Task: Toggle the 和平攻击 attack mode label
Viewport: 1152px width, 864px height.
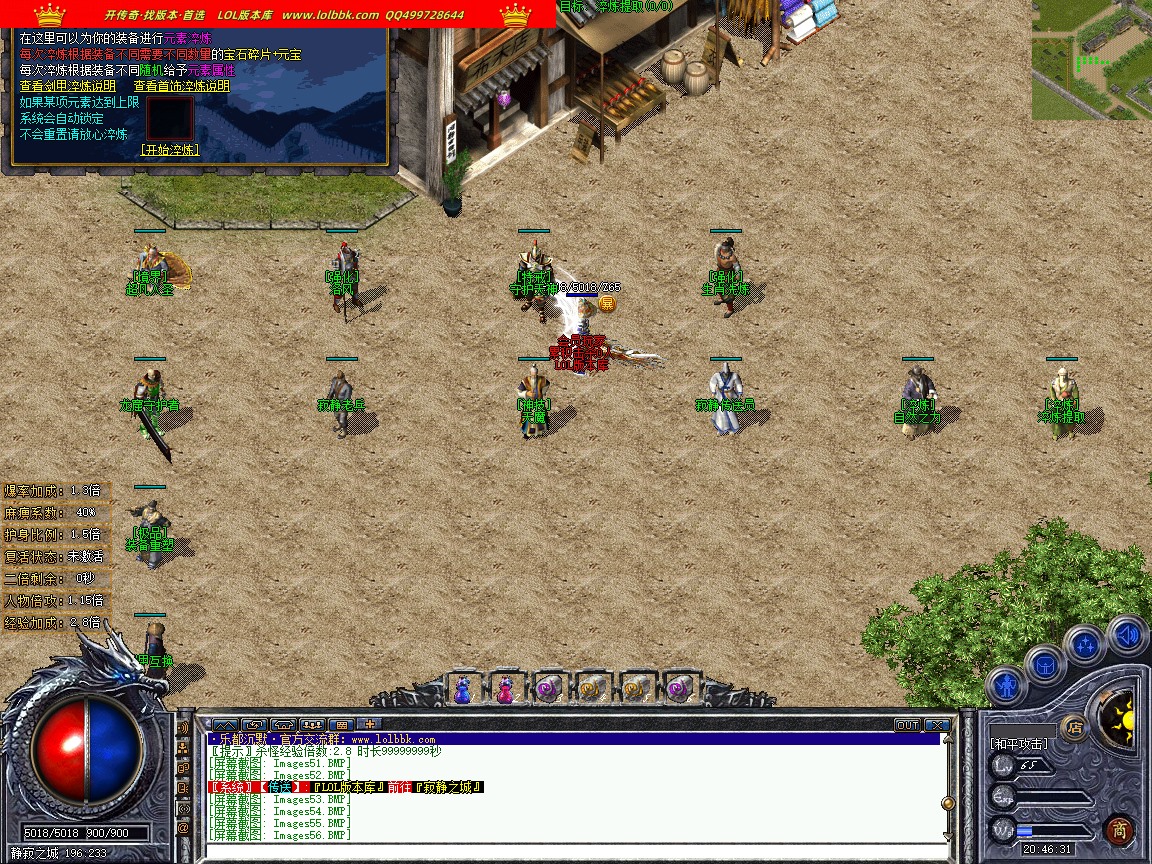Action: 1018,744
